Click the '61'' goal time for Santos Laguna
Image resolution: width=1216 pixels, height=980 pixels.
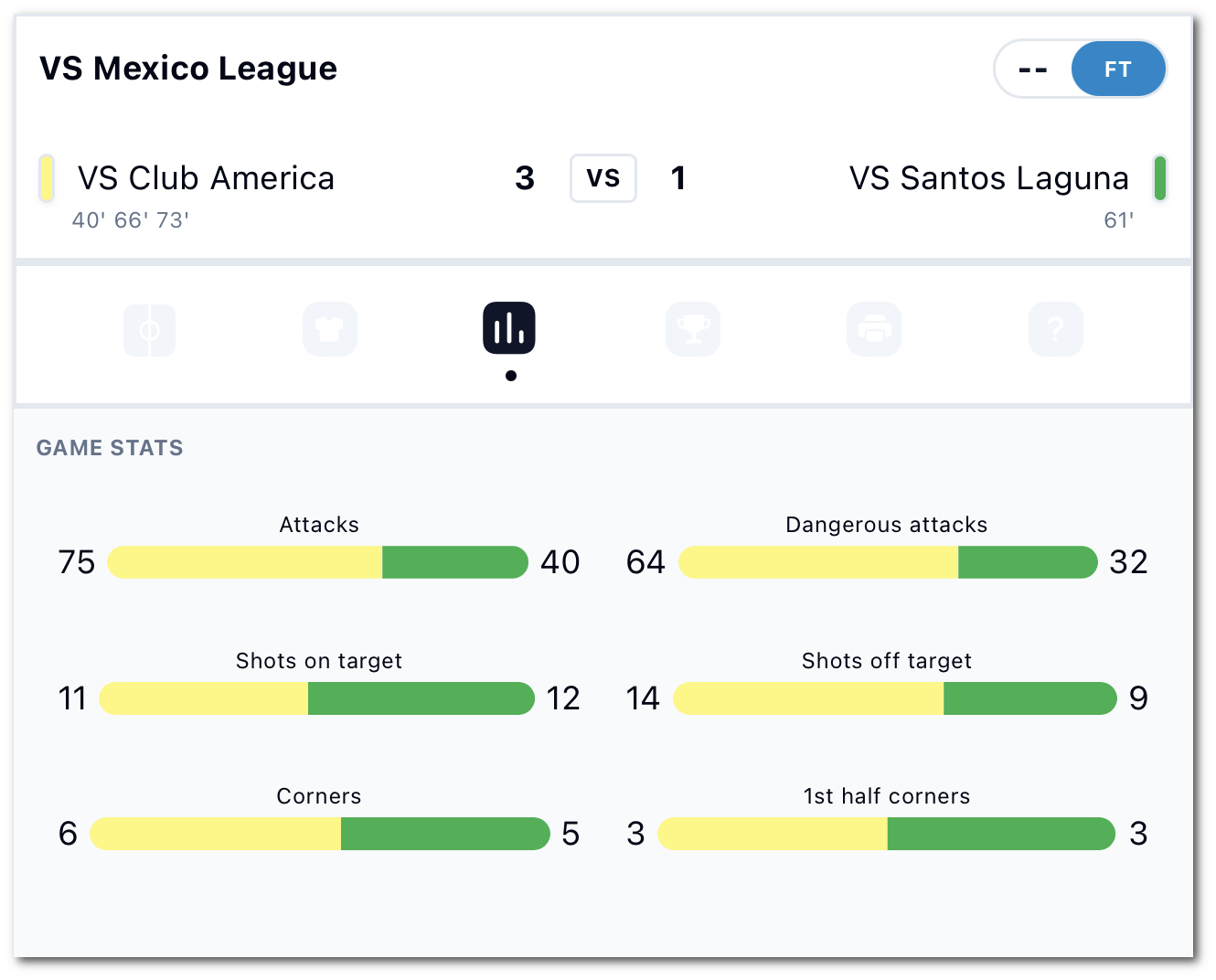coord(1120,219)
